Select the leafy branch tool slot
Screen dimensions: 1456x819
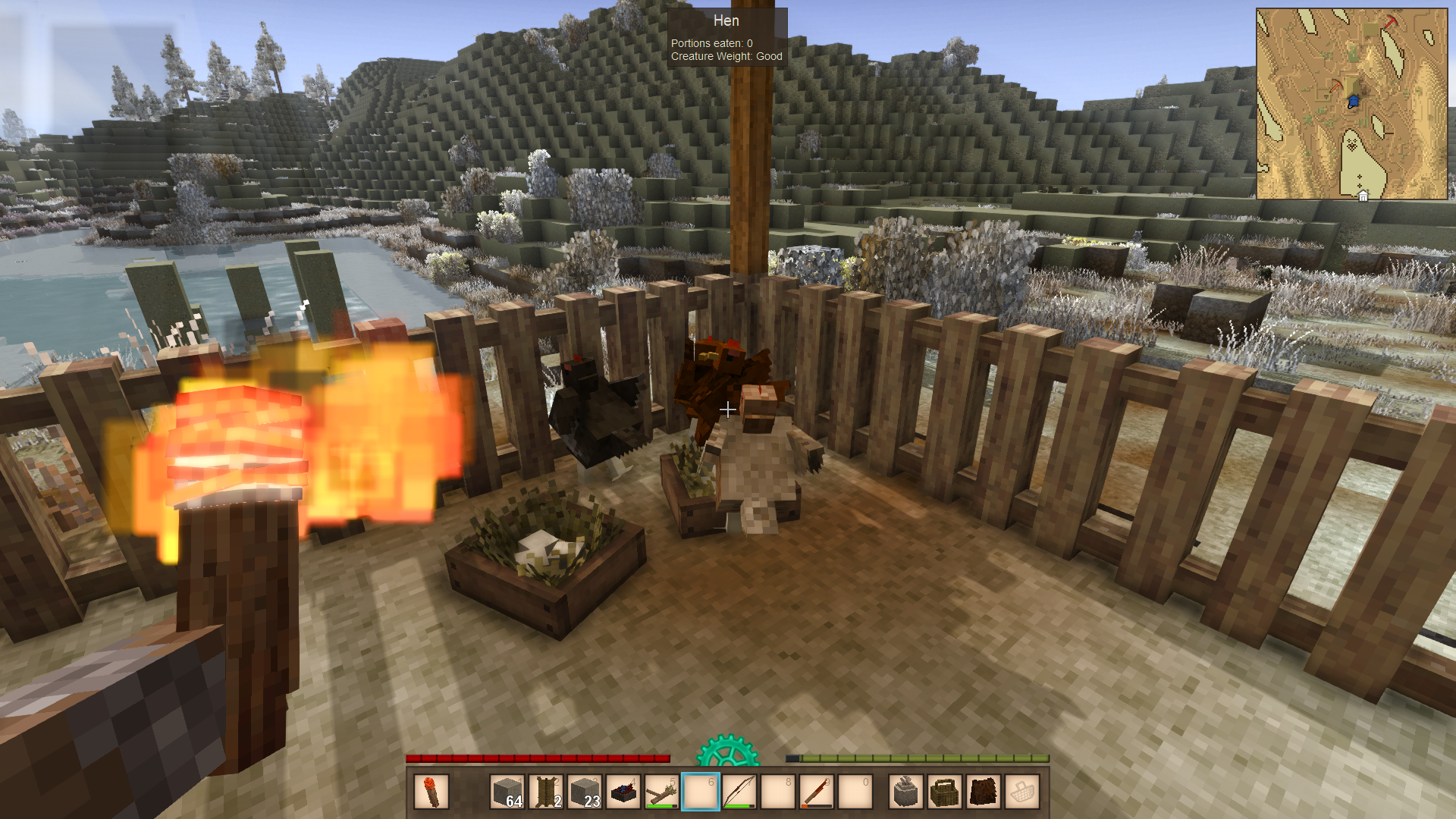pos(662,792)
